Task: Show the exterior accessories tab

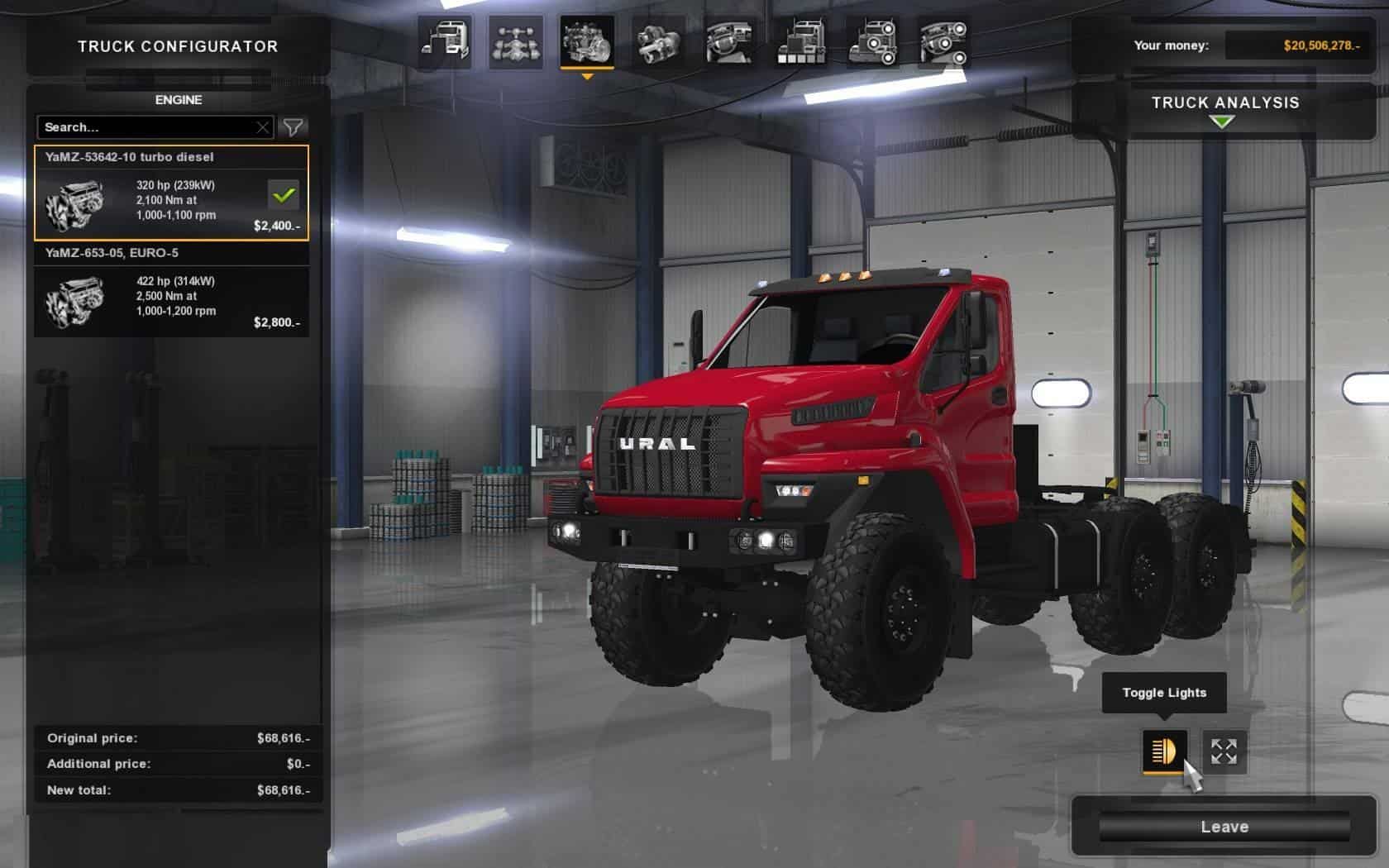Action: [871, 41]
